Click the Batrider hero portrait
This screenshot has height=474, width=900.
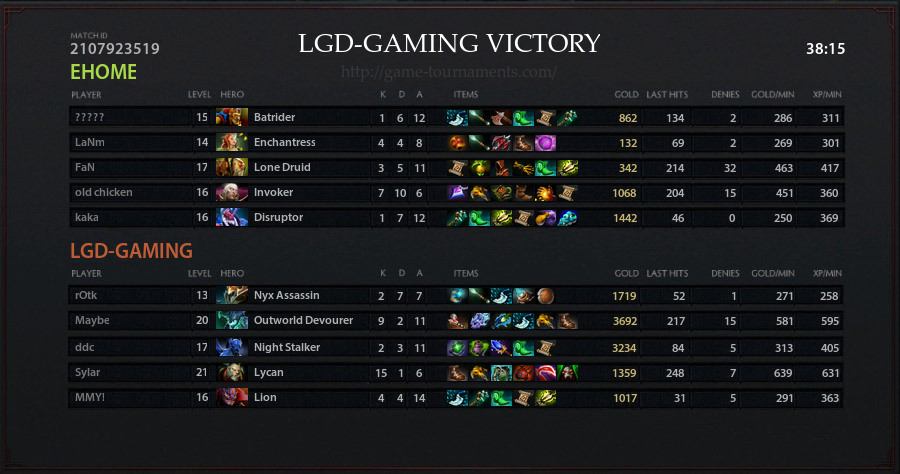232,117
